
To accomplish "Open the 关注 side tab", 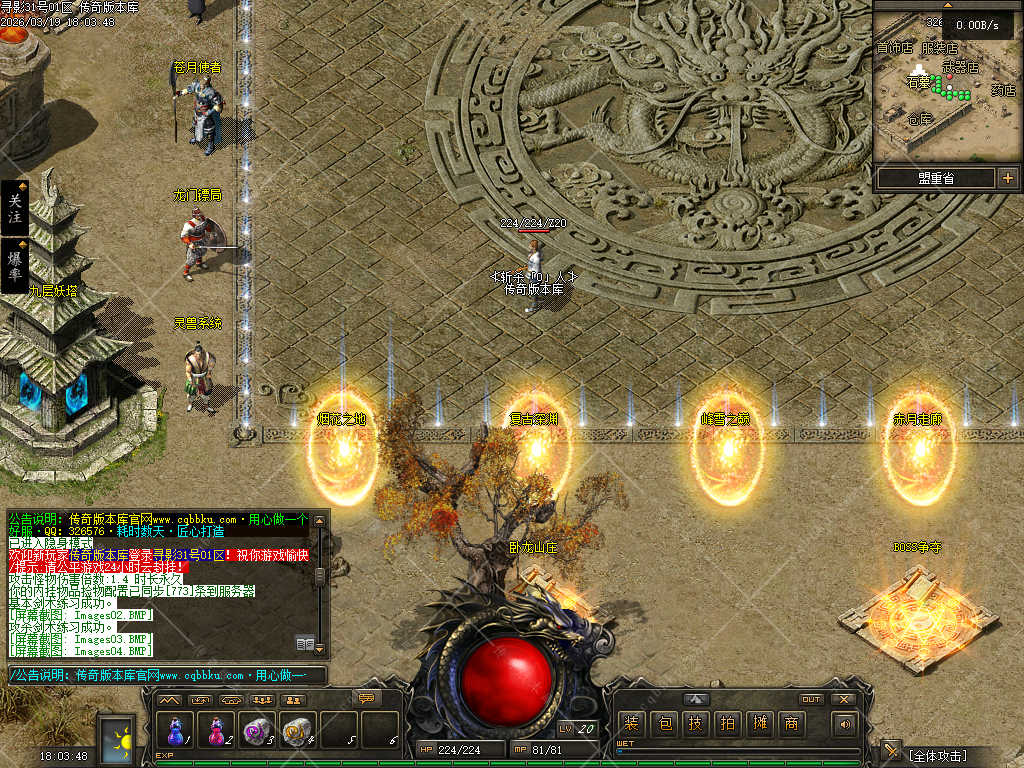I will [14, 208].
